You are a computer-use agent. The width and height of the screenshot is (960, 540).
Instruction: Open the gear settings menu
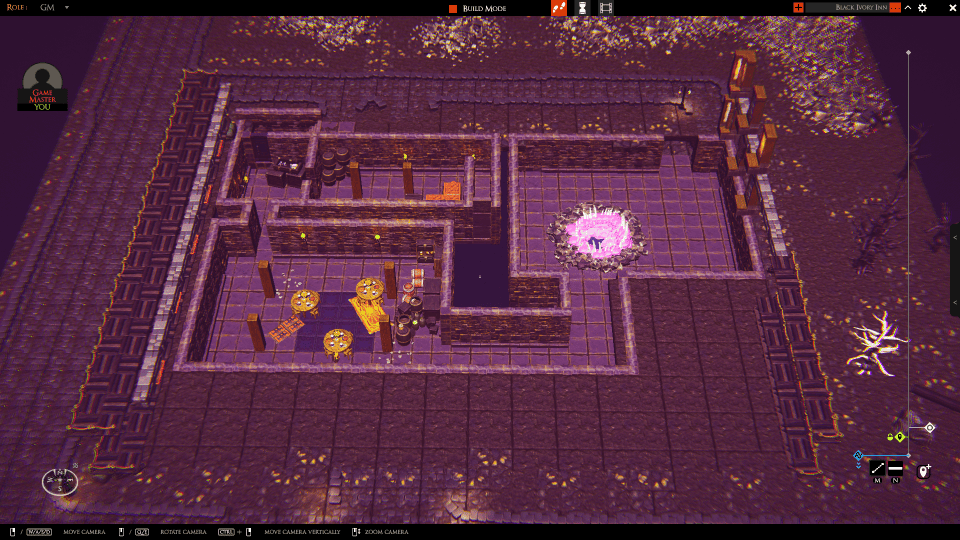point(922,8)
